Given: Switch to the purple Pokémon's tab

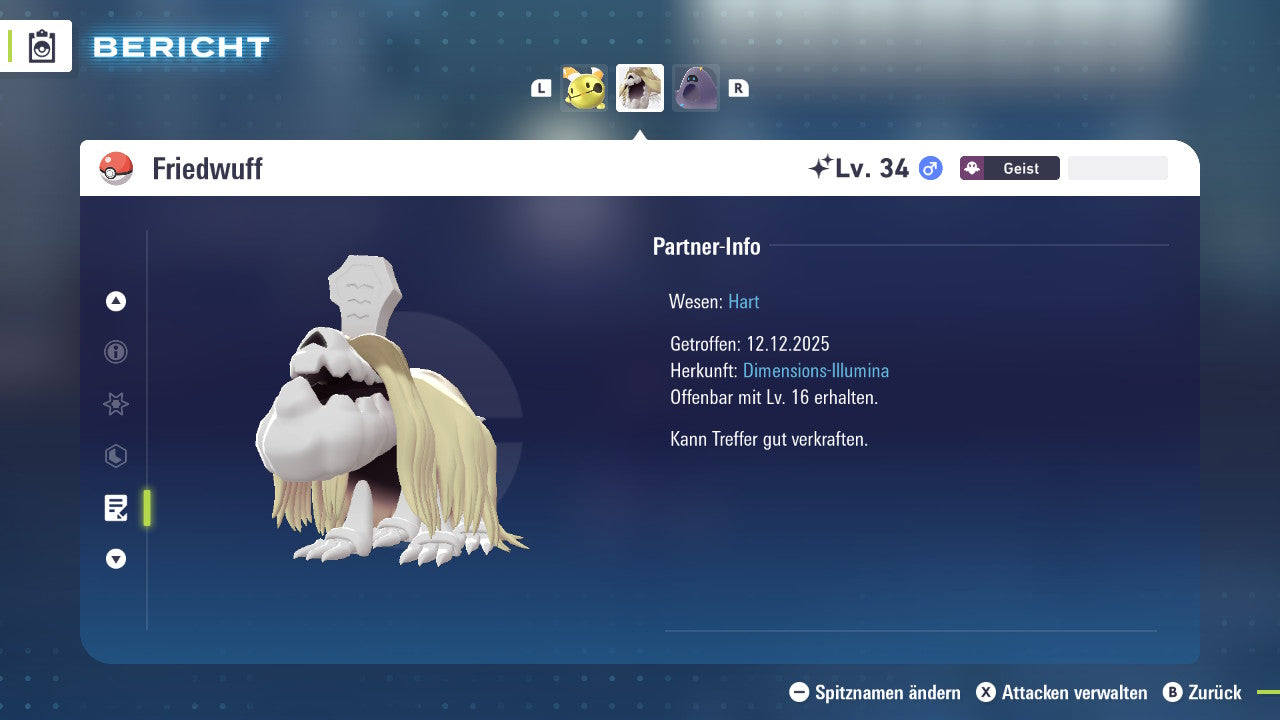Looking at the screenshot, I should tap(696, 88).
